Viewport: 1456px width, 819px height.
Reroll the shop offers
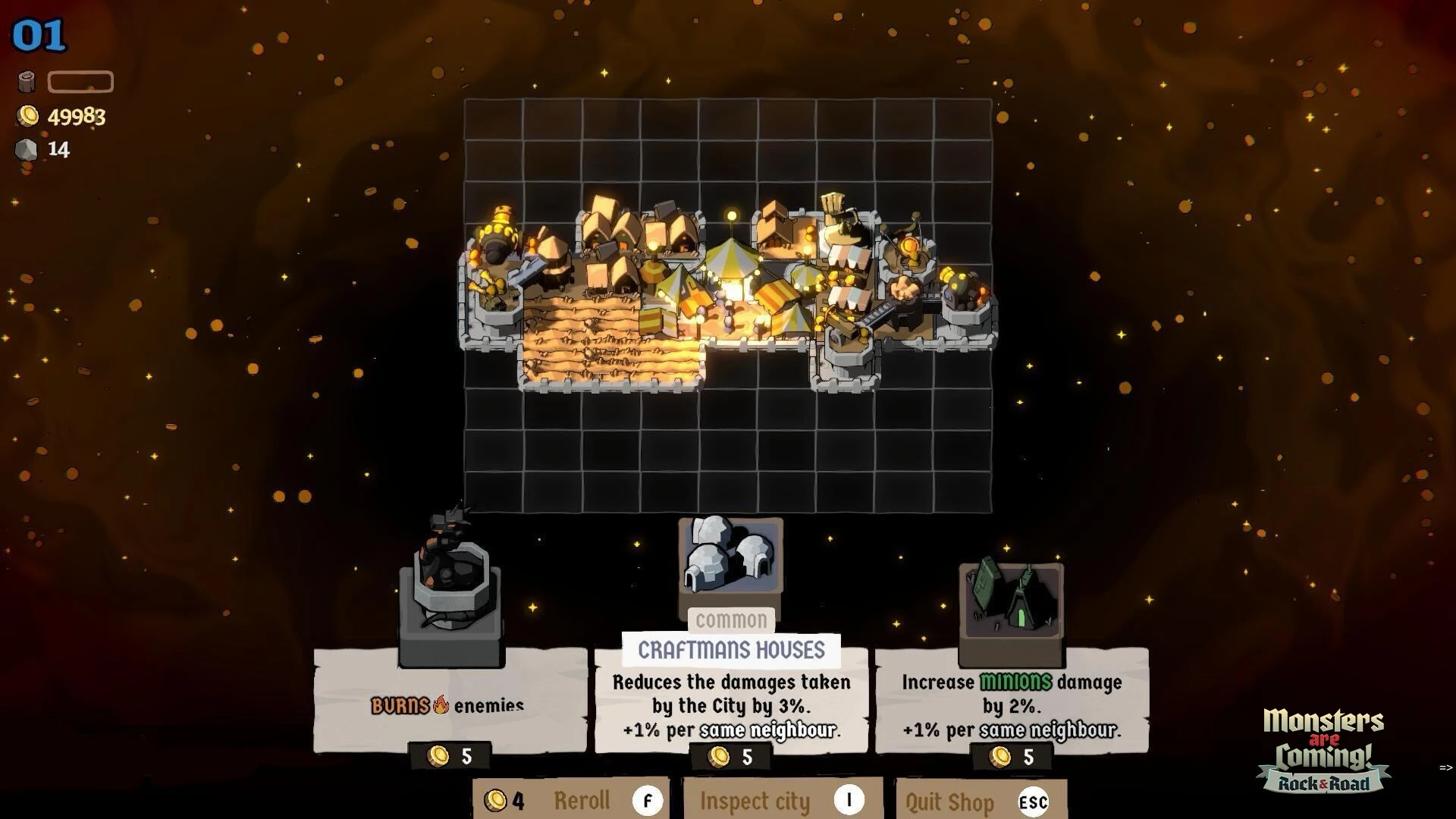pos(572,800)
